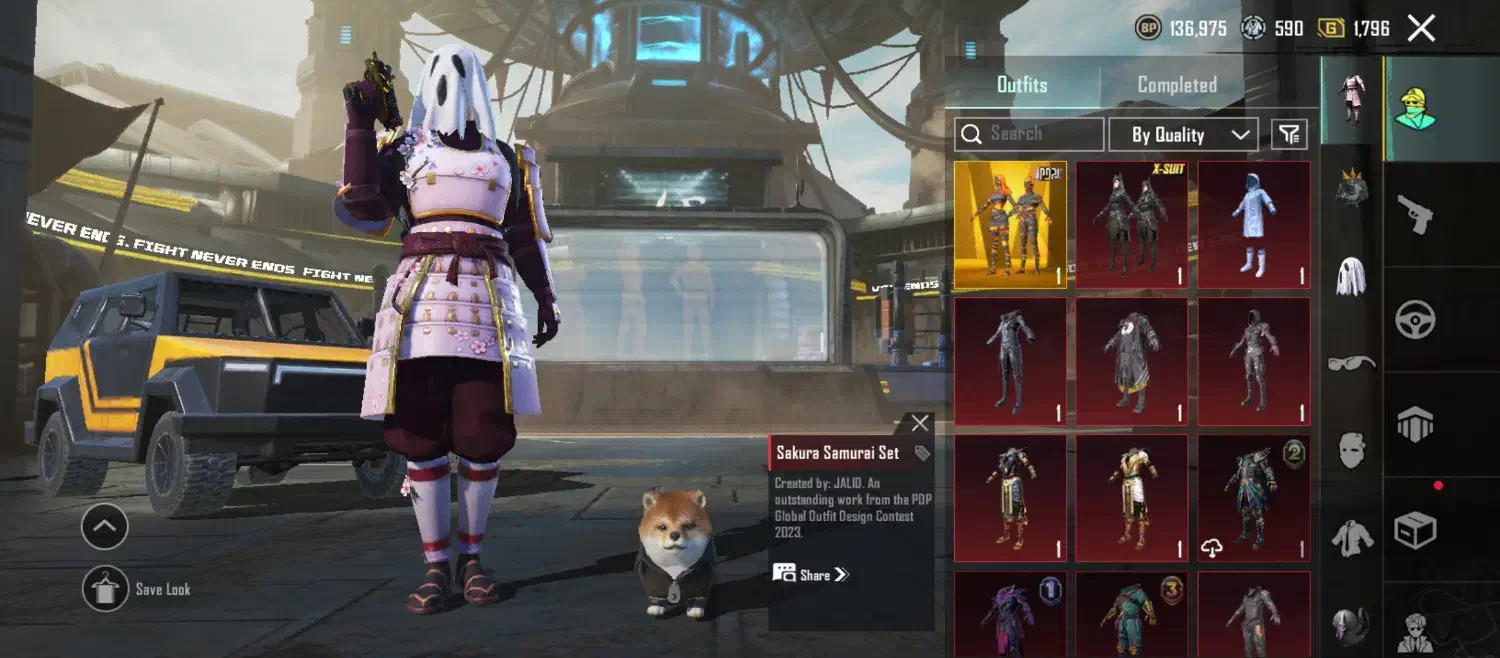Show the face mask subcategory
The width and height of the screenshot is (1500, 658).
click(1351, 451)
